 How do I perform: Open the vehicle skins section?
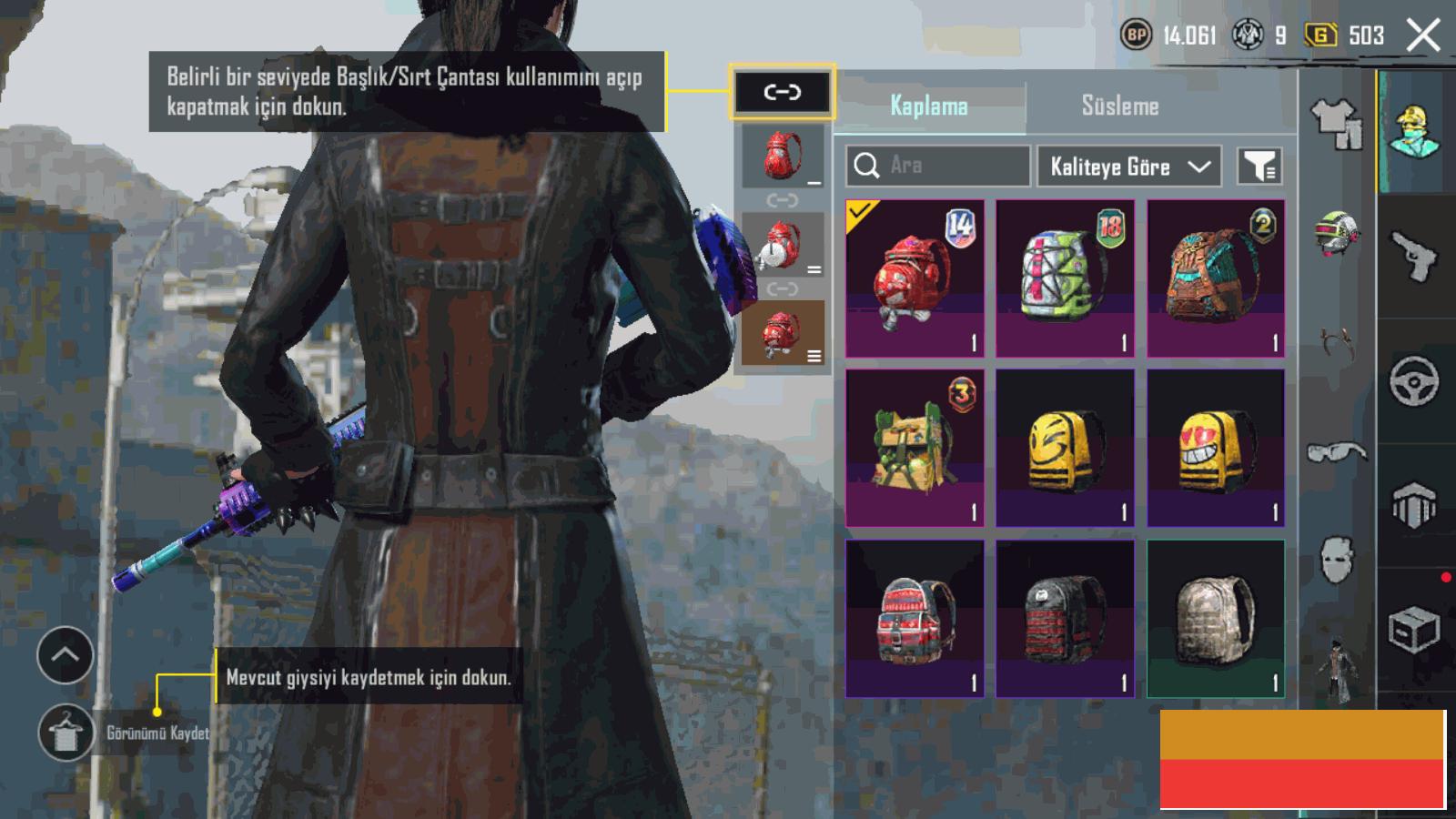coord(1414,380)
